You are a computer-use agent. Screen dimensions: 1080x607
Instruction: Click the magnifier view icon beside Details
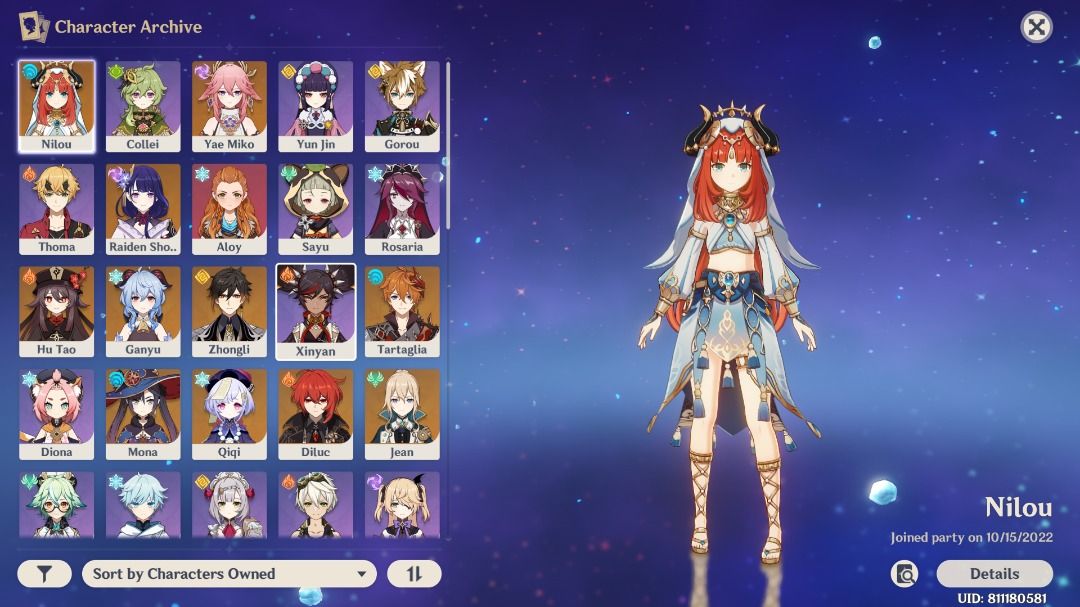coord(905,574)
